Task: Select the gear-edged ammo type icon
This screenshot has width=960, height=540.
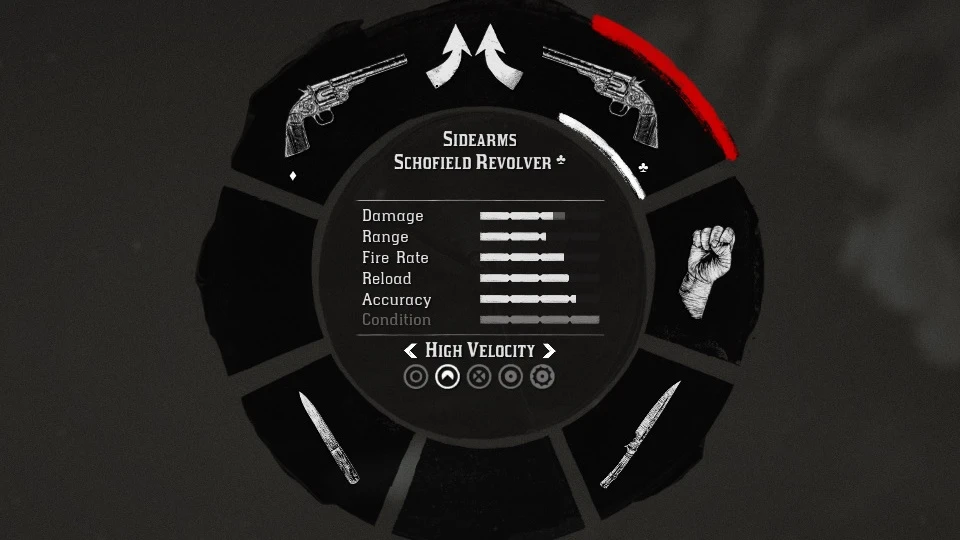Action: (542, 377)
